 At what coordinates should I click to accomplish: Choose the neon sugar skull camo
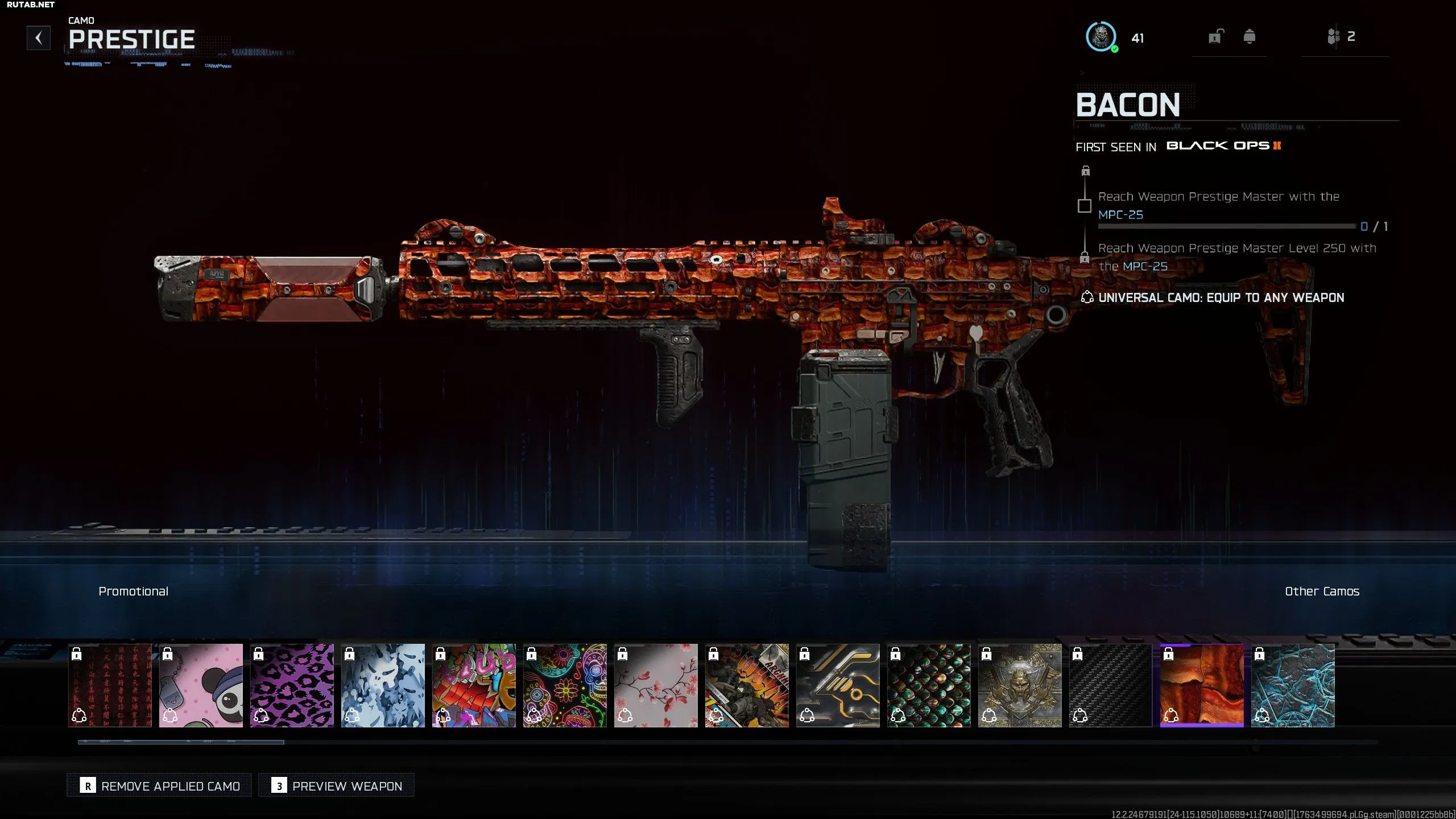point(565,685)
